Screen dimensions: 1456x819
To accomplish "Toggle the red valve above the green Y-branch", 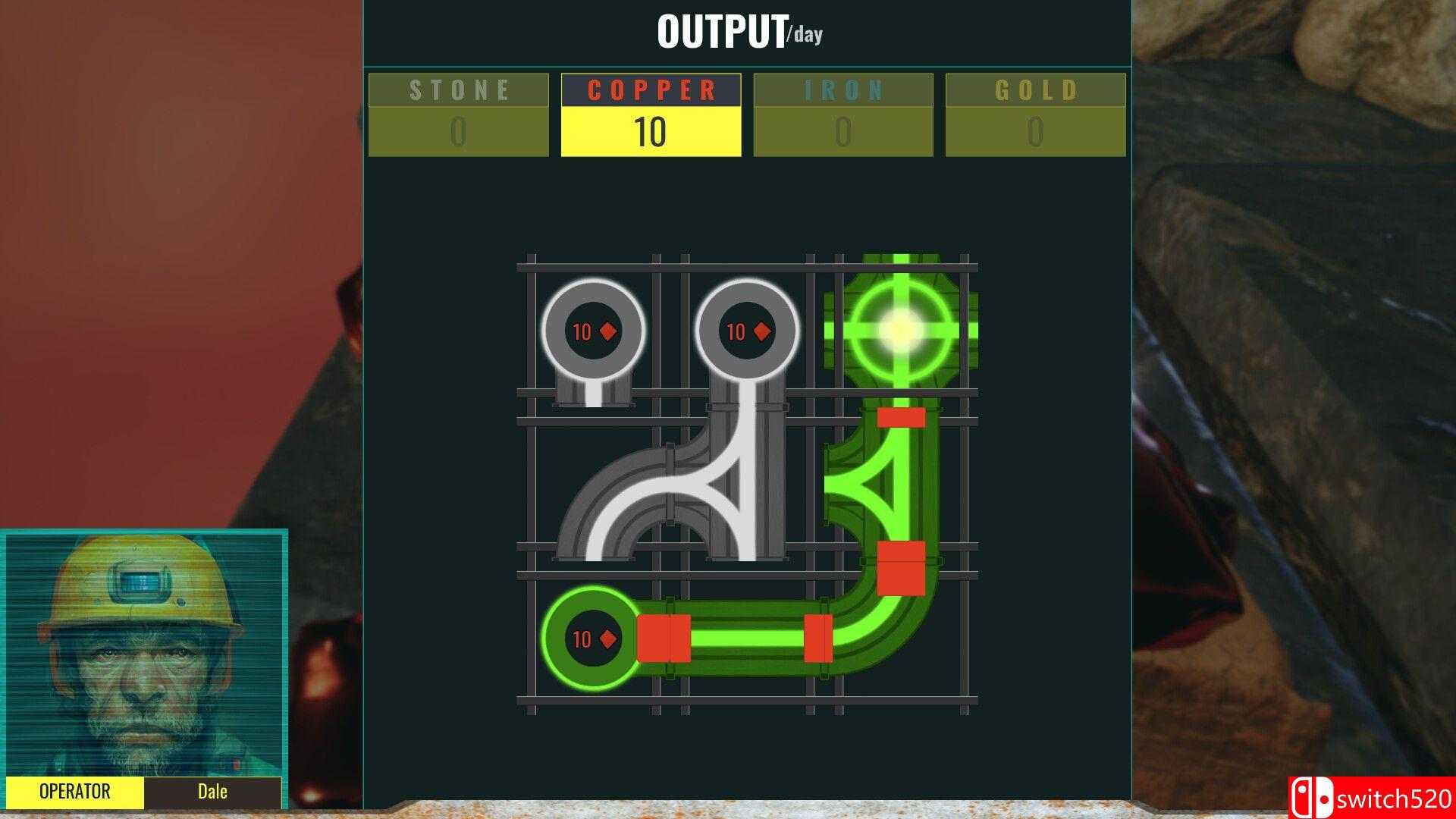I will pos(902,417).
